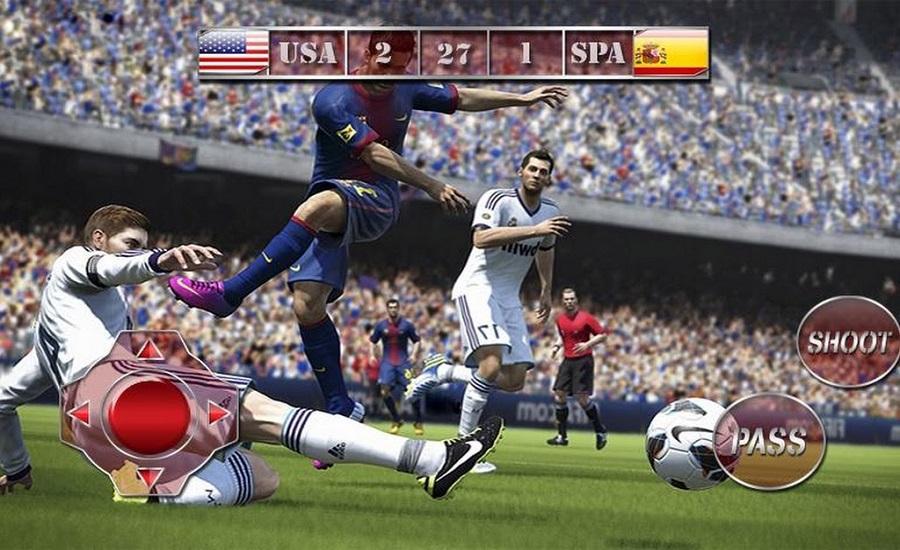Tap the right arrow on the D-pad
The image size is (900, 550).
coord(218,413)
